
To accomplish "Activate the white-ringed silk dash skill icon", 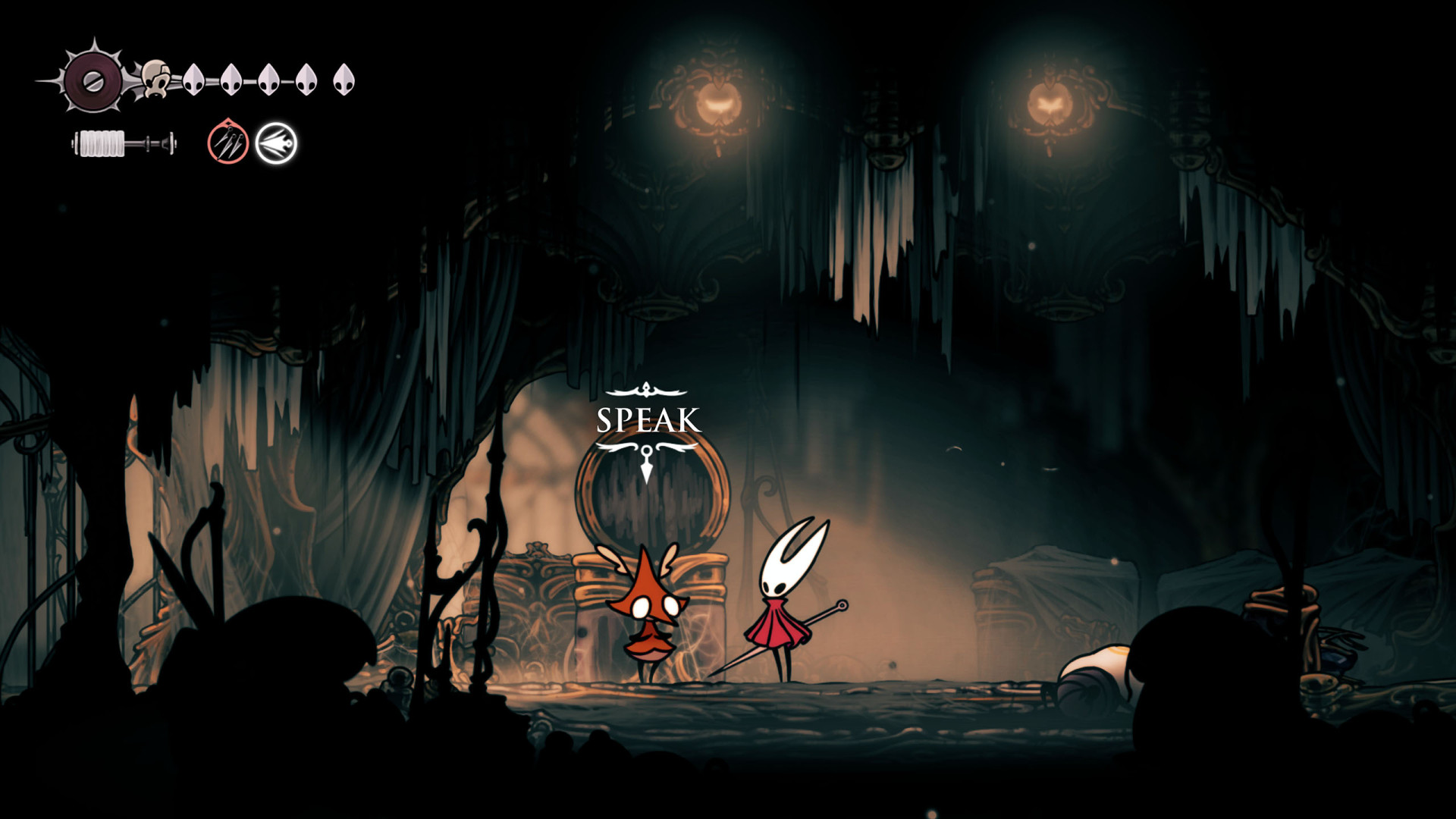I will [x=276, y=143].
